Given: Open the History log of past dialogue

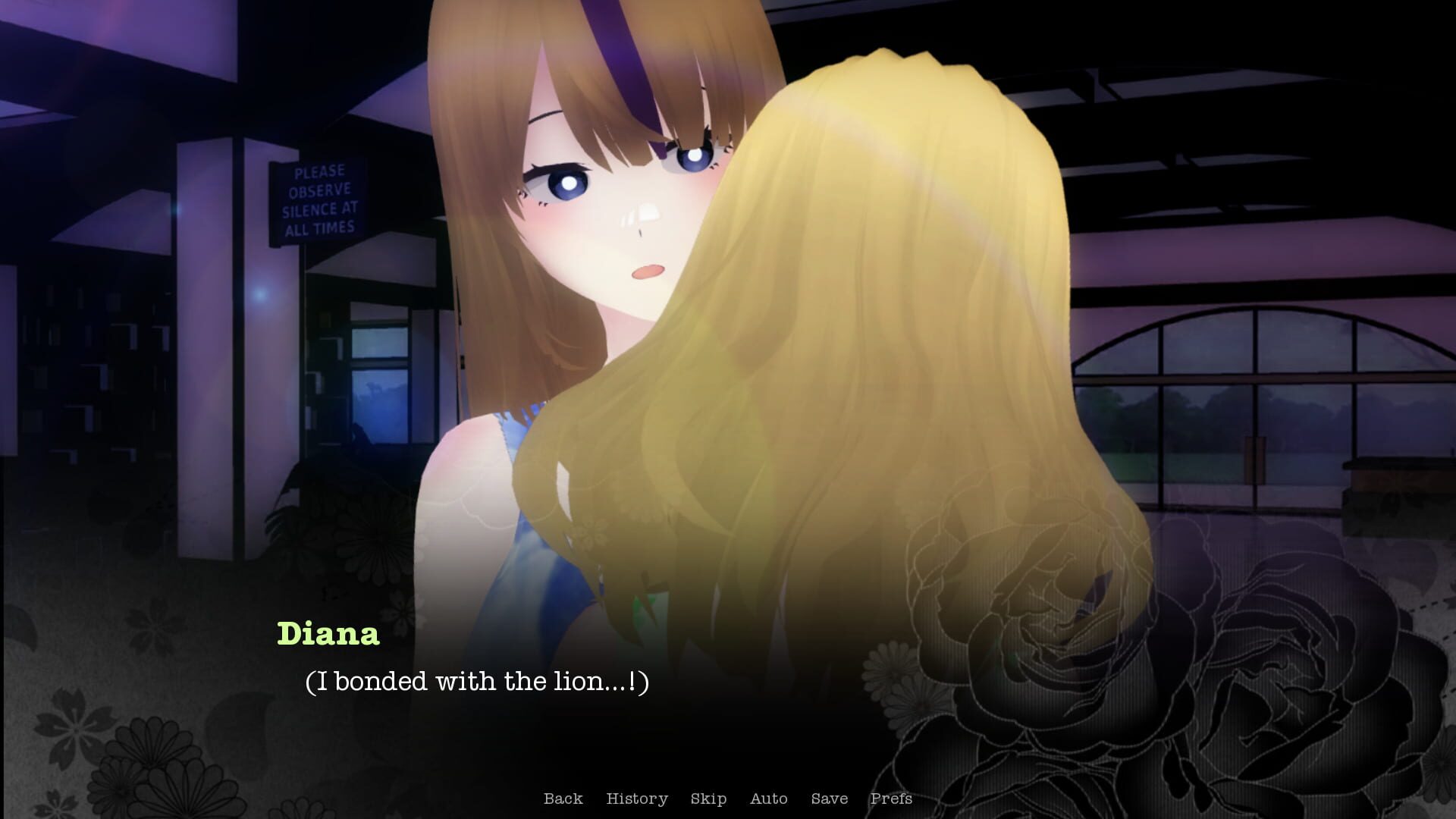Looking at the screenshot, I should click(637, 799).
